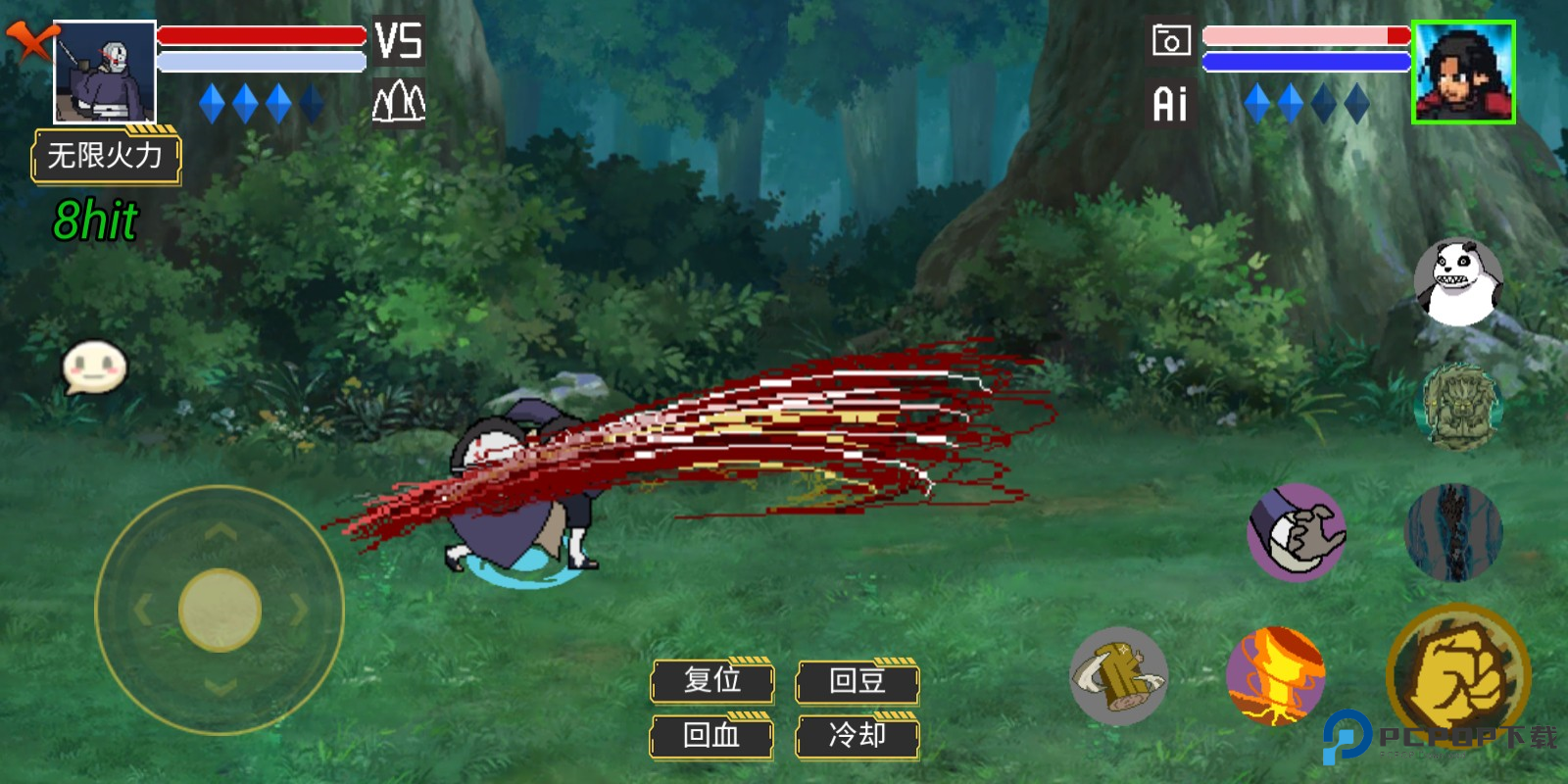The height and width of the screenshot is (784, 1568).
Task: Click the 回豆 restore energy button
Action: click(x=857, y=680)
